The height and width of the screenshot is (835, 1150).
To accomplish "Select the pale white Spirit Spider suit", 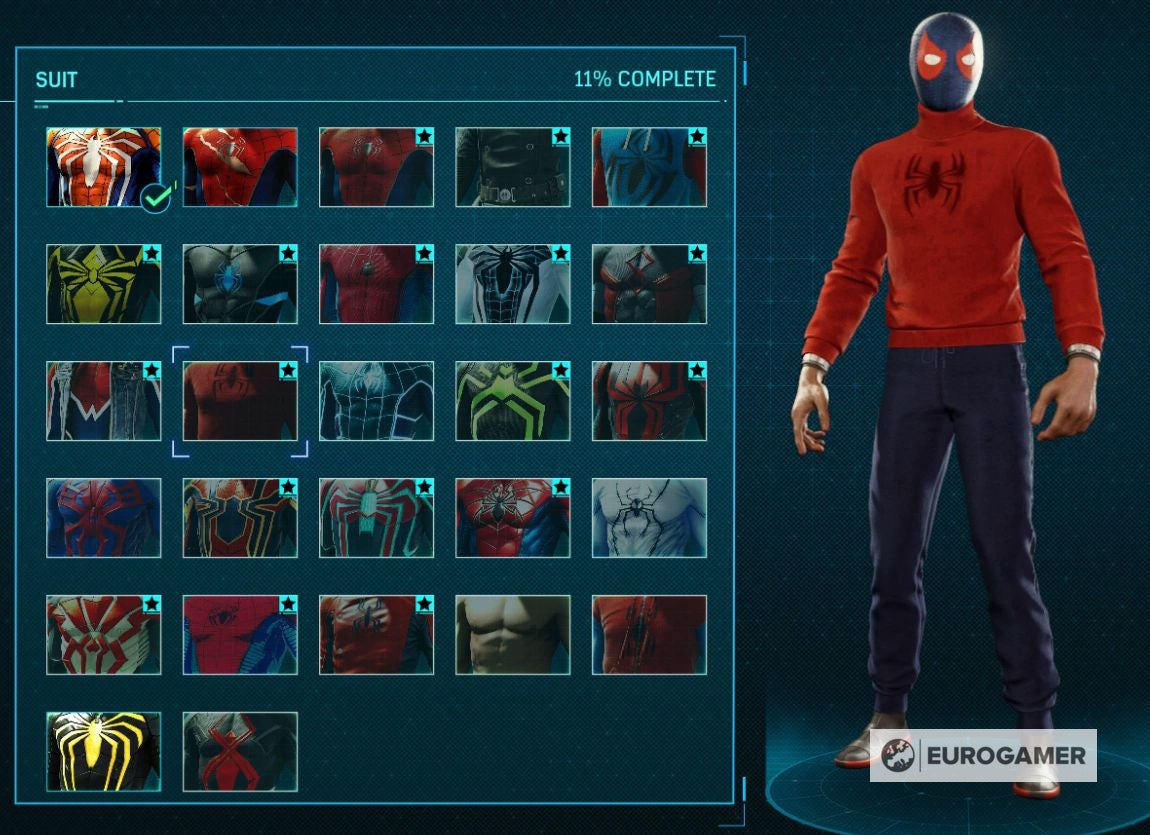I will click(x=649, y=518).
